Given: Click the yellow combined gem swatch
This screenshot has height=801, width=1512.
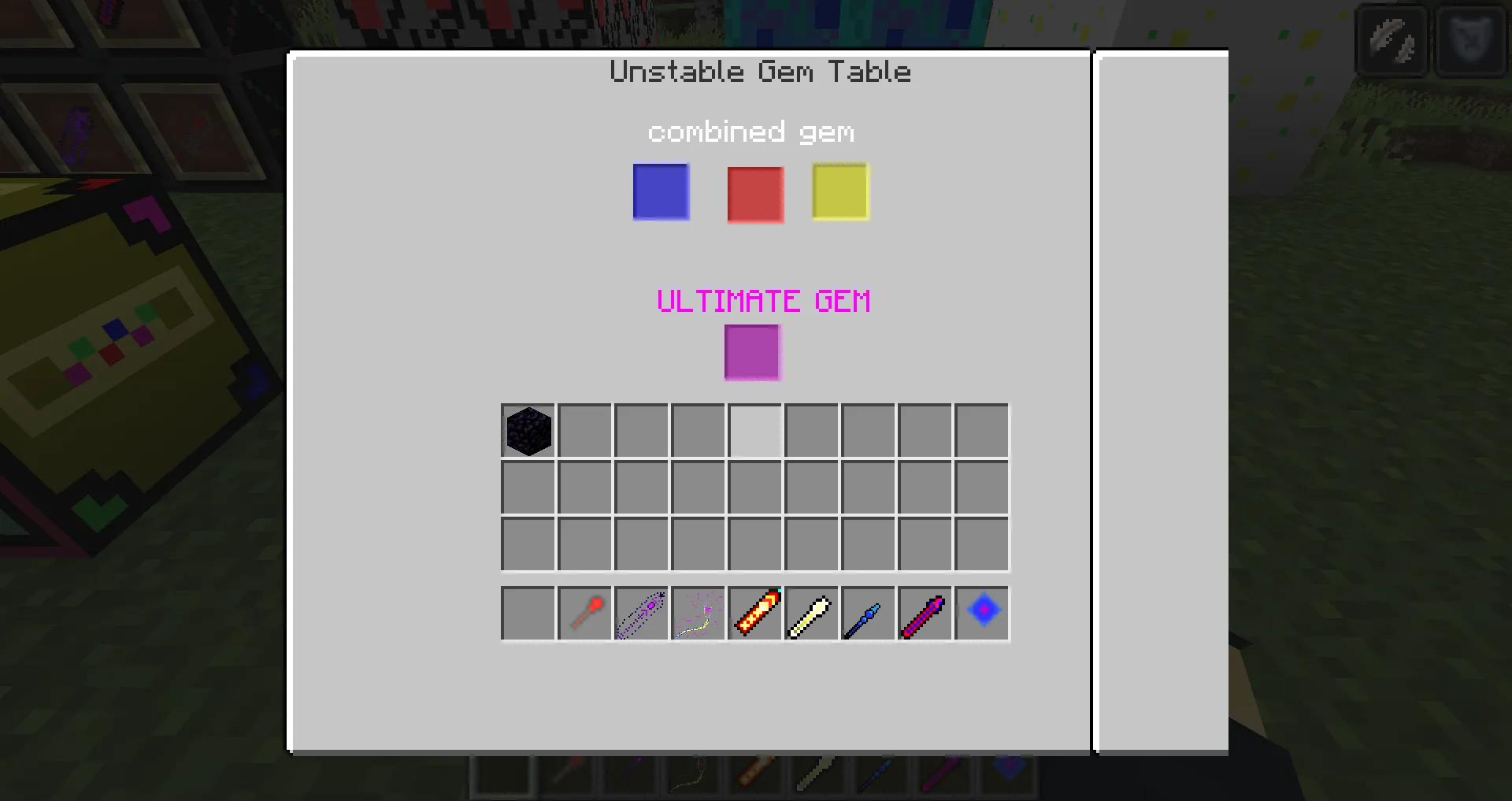Looking at the screenshot, I should coord(839,191).
